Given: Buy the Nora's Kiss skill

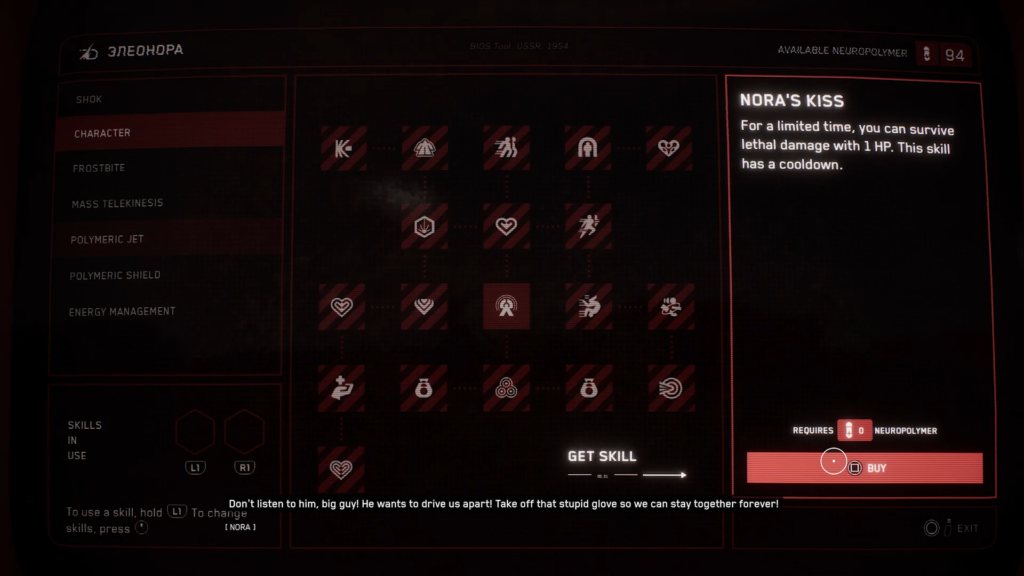Looking at the screenshot, I should pos(864,468).
